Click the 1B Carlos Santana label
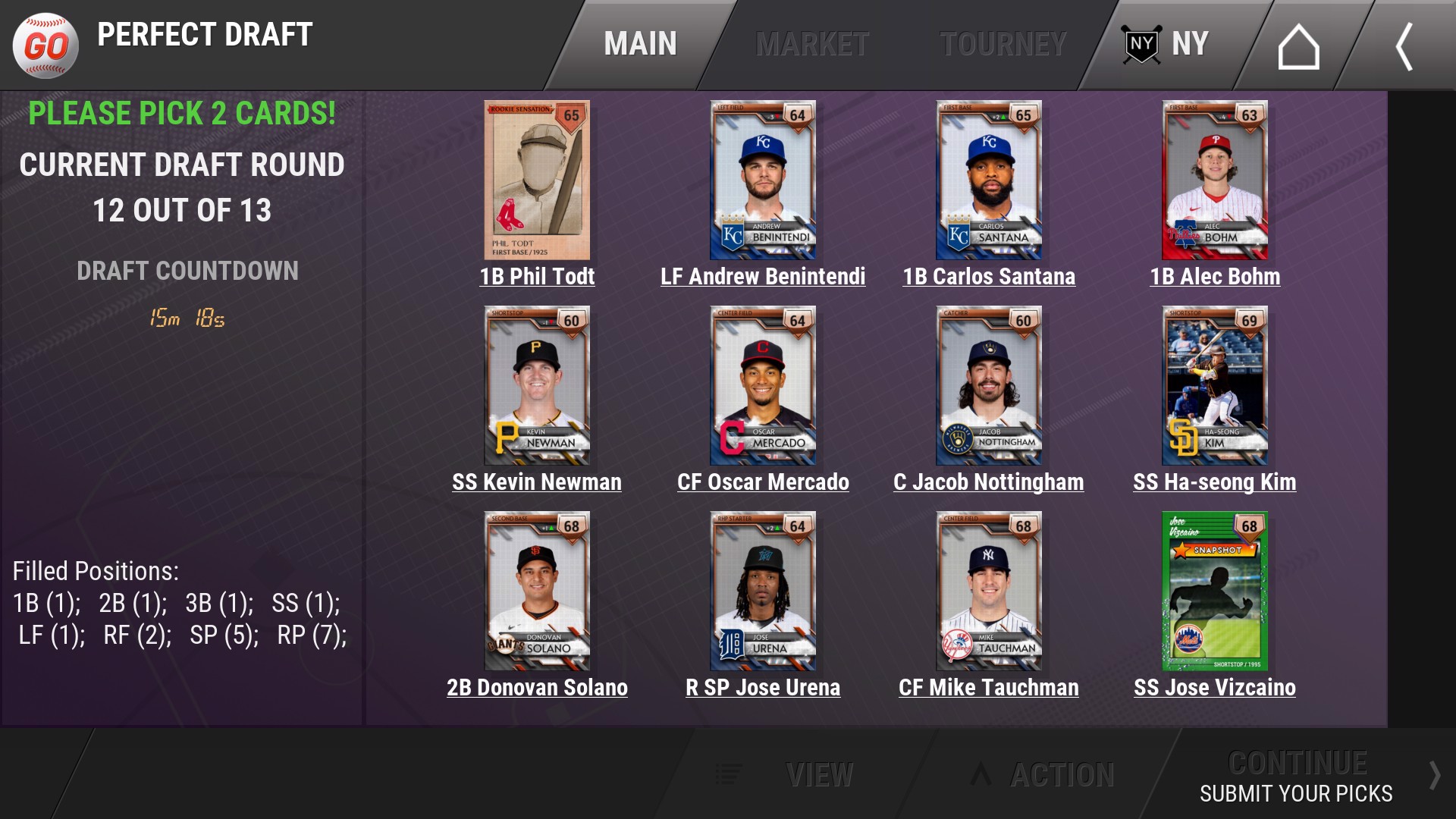1456x819 pixels. coord(989,277)
